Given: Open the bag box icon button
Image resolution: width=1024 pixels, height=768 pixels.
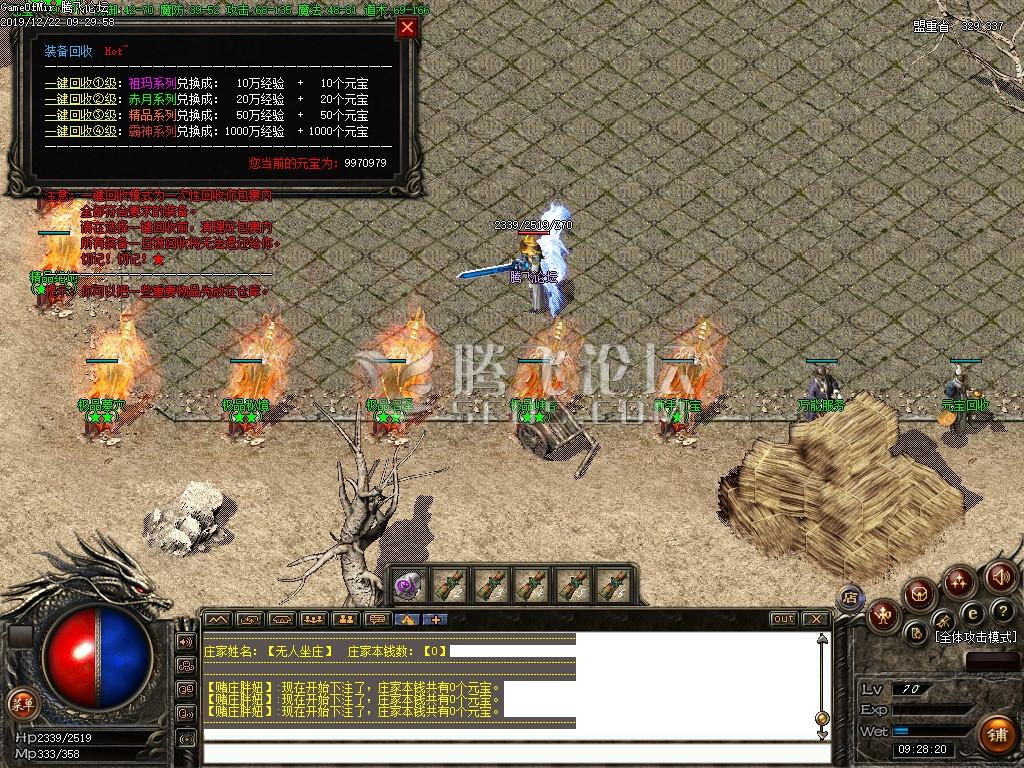Looking at the screenshot, I should [920, 595].
